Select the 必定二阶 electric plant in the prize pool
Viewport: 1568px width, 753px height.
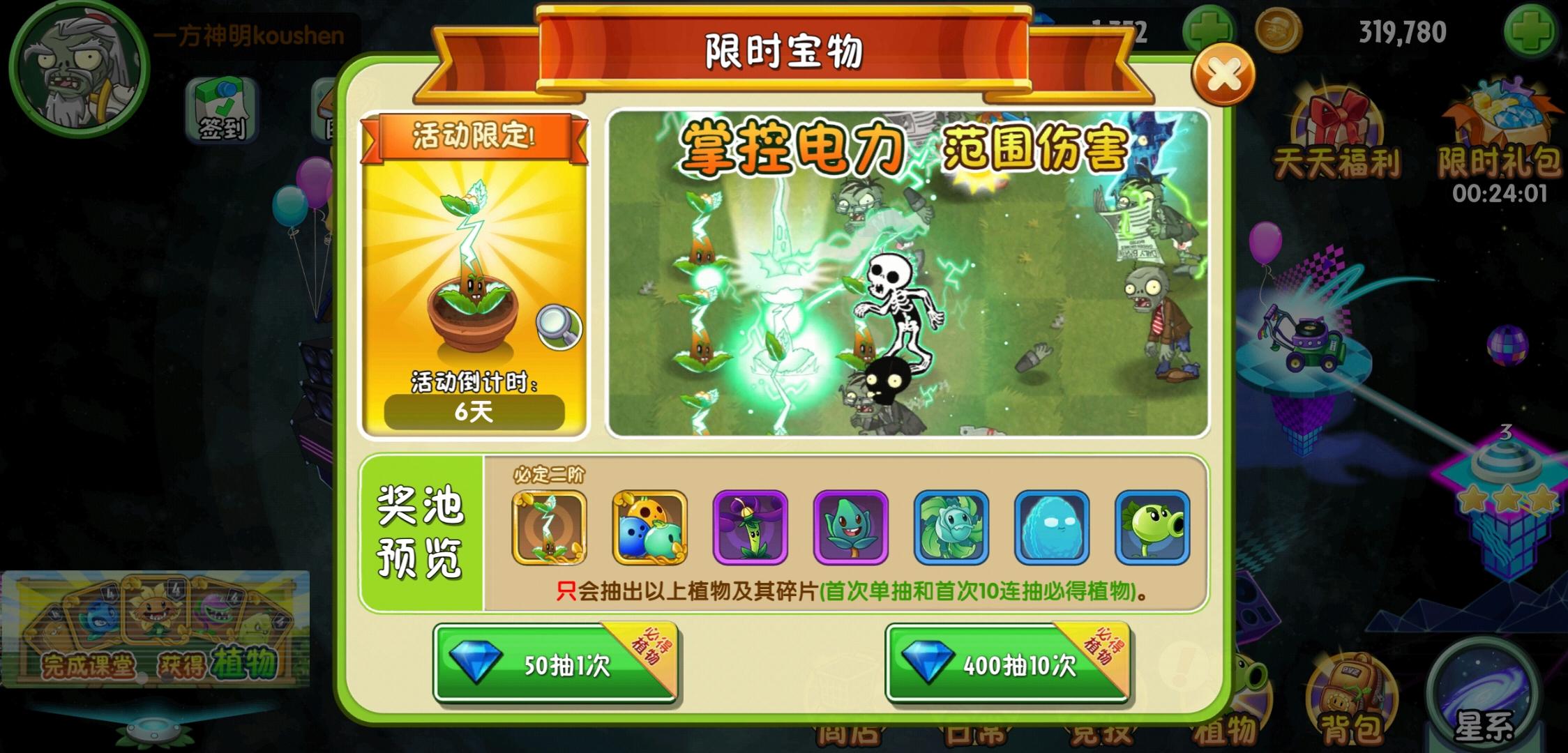(550, 528)
